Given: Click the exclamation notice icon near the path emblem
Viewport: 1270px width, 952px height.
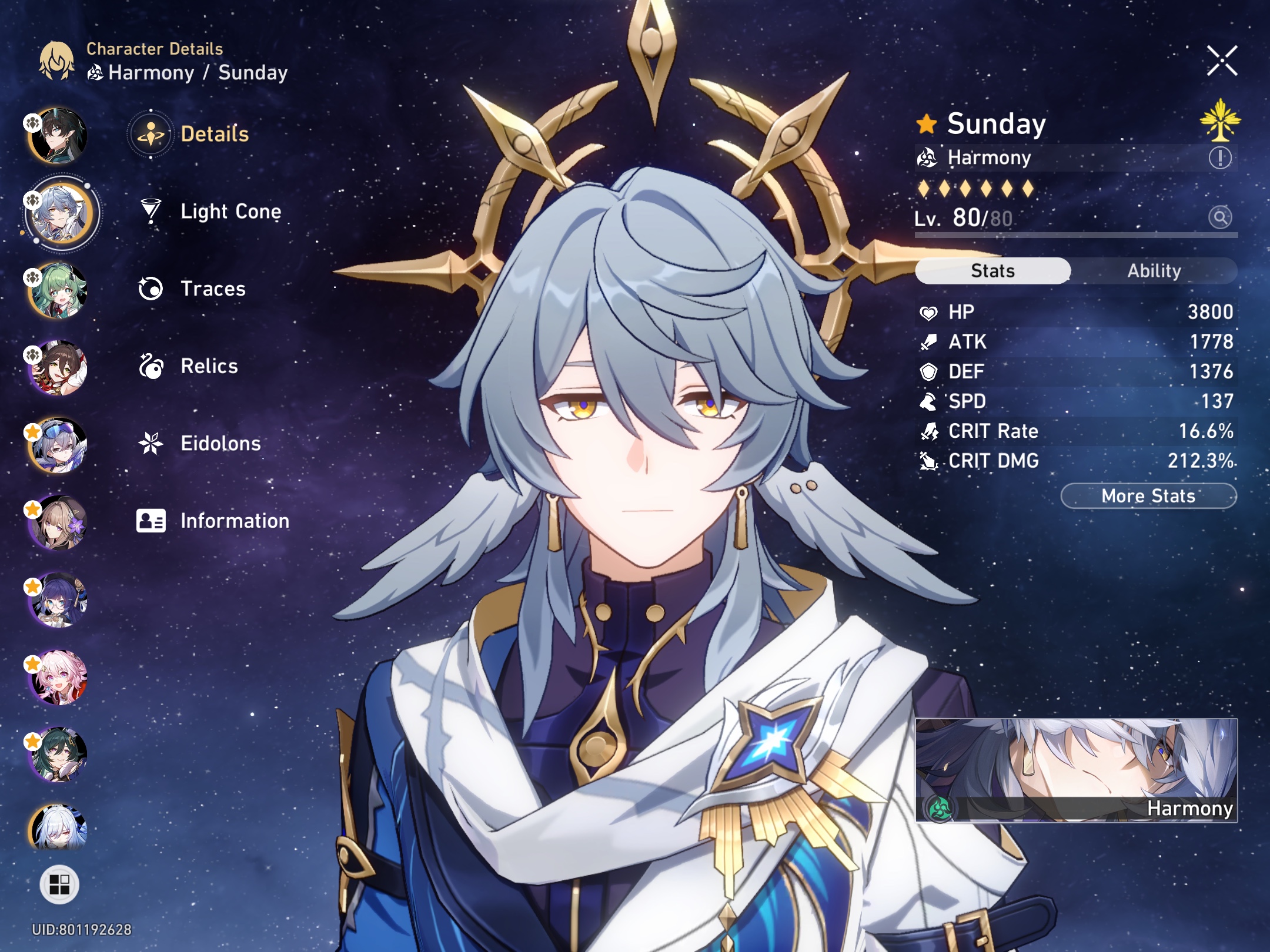Looking at the screenshot, I should click(x=1221, y=157).
